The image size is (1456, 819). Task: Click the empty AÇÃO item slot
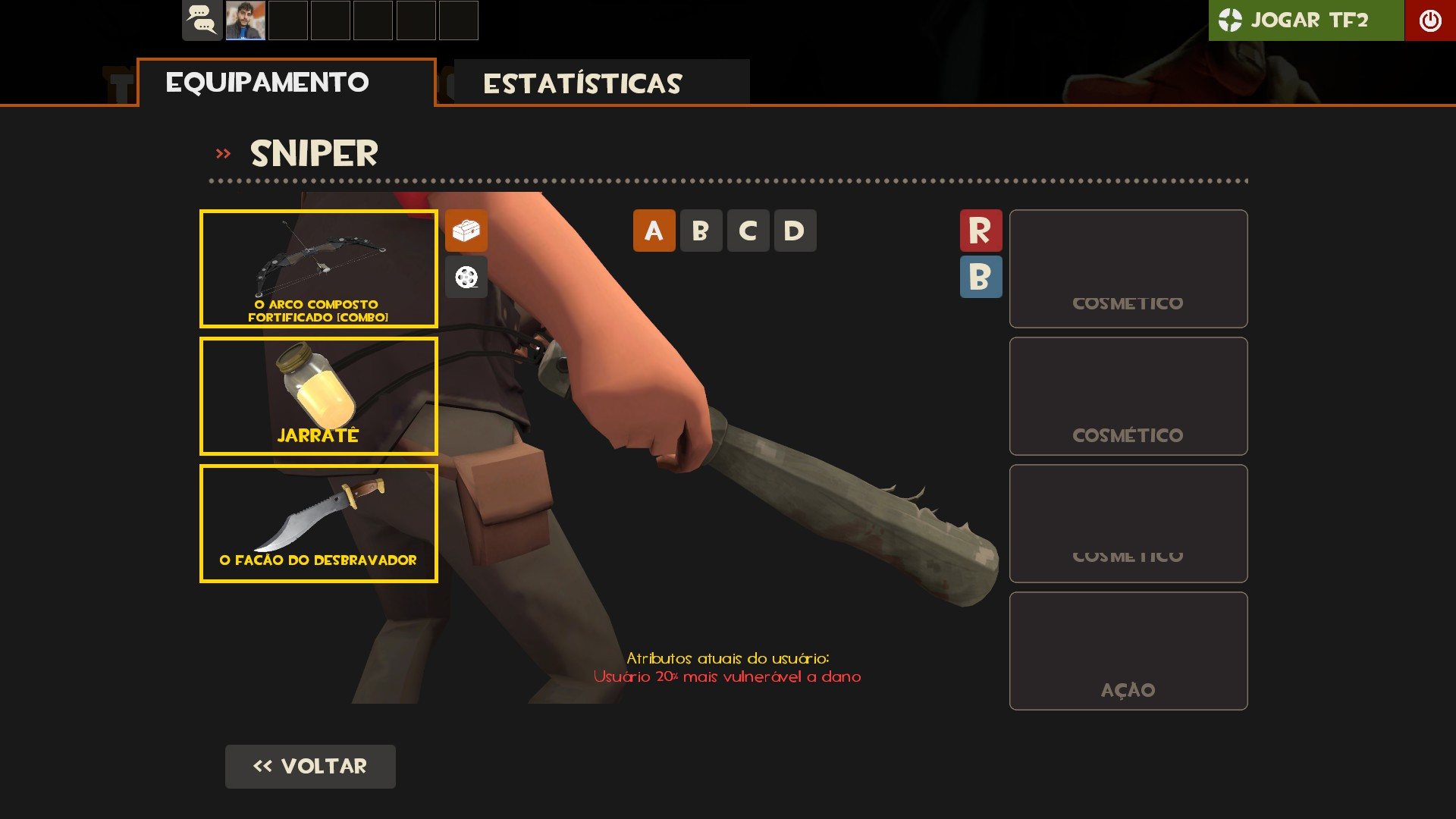1128,651
